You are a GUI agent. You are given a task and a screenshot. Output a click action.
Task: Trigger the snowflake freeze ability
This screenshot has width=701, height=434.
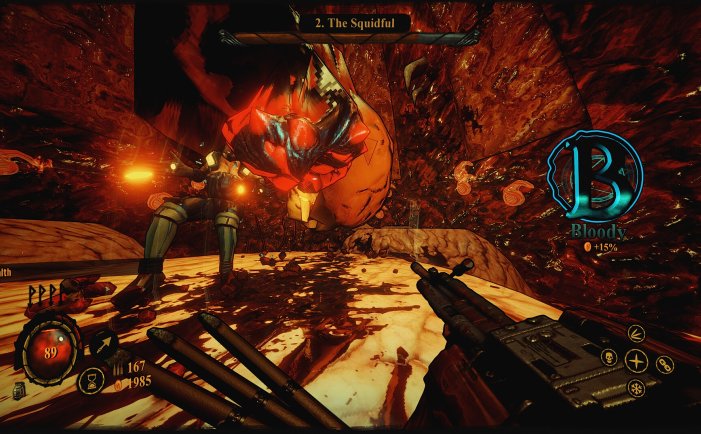point(637,388)
